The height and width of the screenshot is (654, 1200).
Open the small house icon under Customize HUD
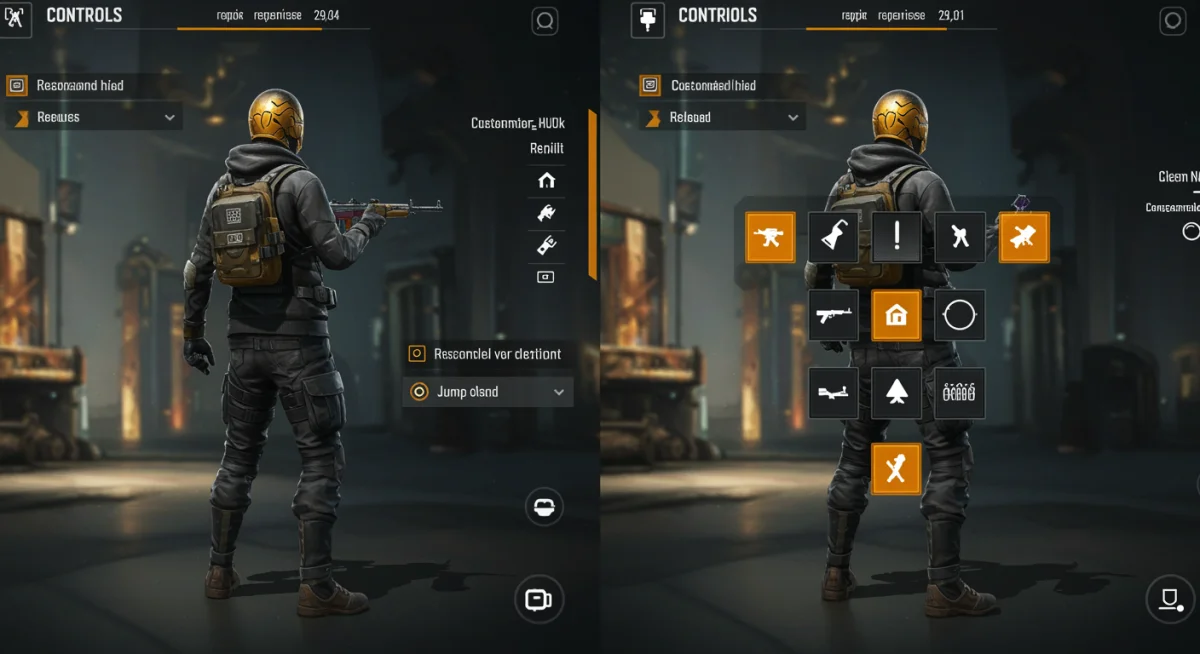546,181
